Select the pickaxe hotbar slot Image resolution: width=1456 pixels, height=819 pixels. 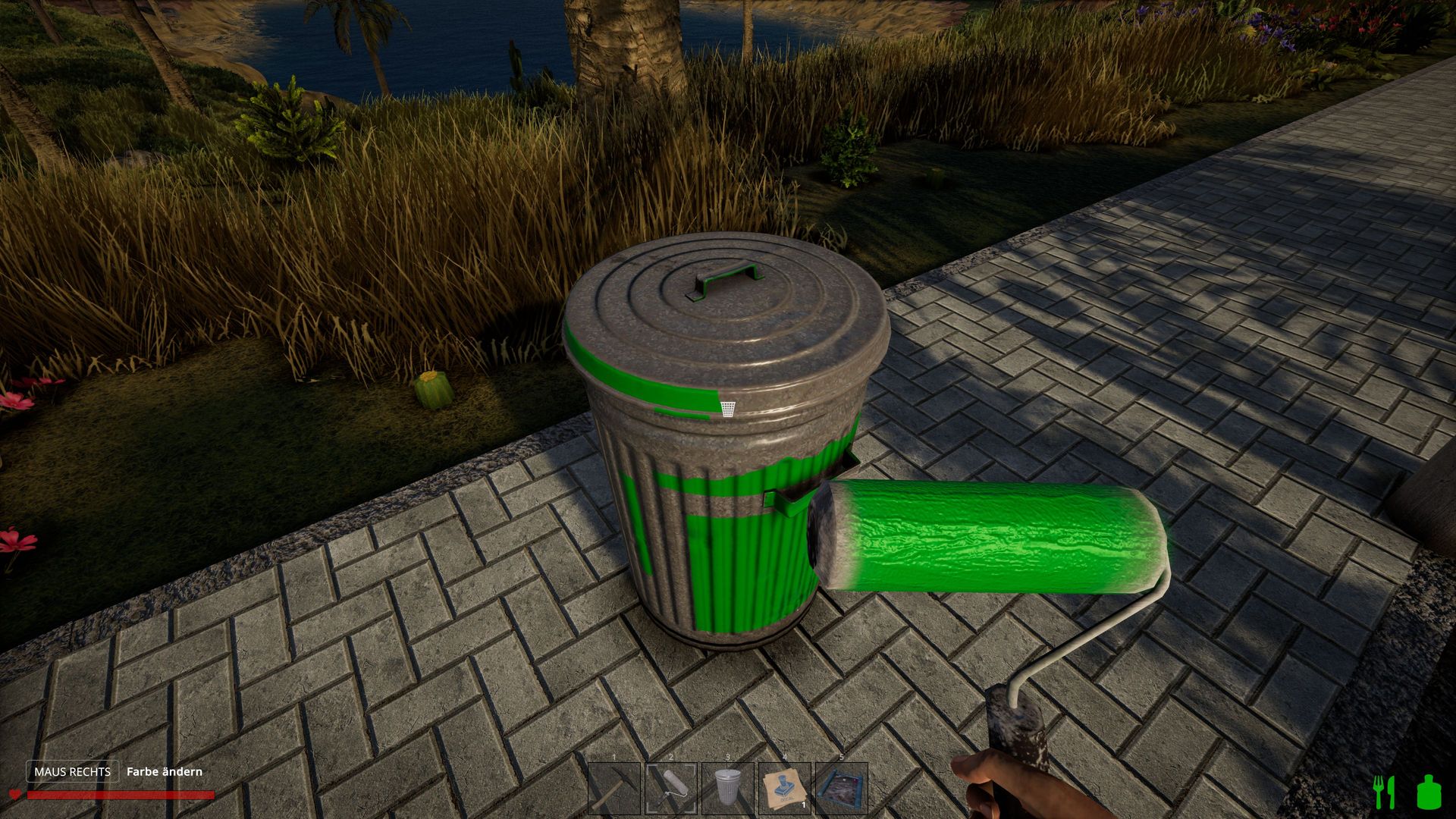coord(614,789)
